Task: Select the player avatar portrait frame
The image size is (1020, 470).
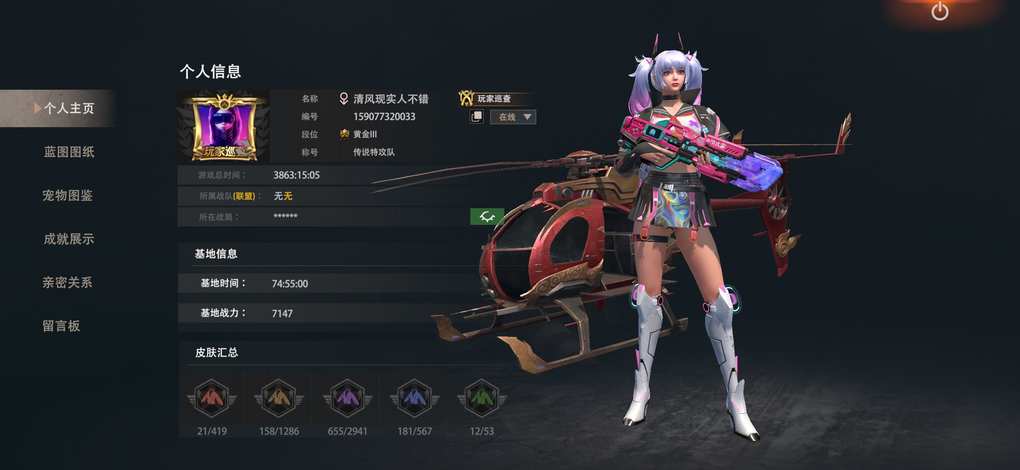Action: [223, 128]
